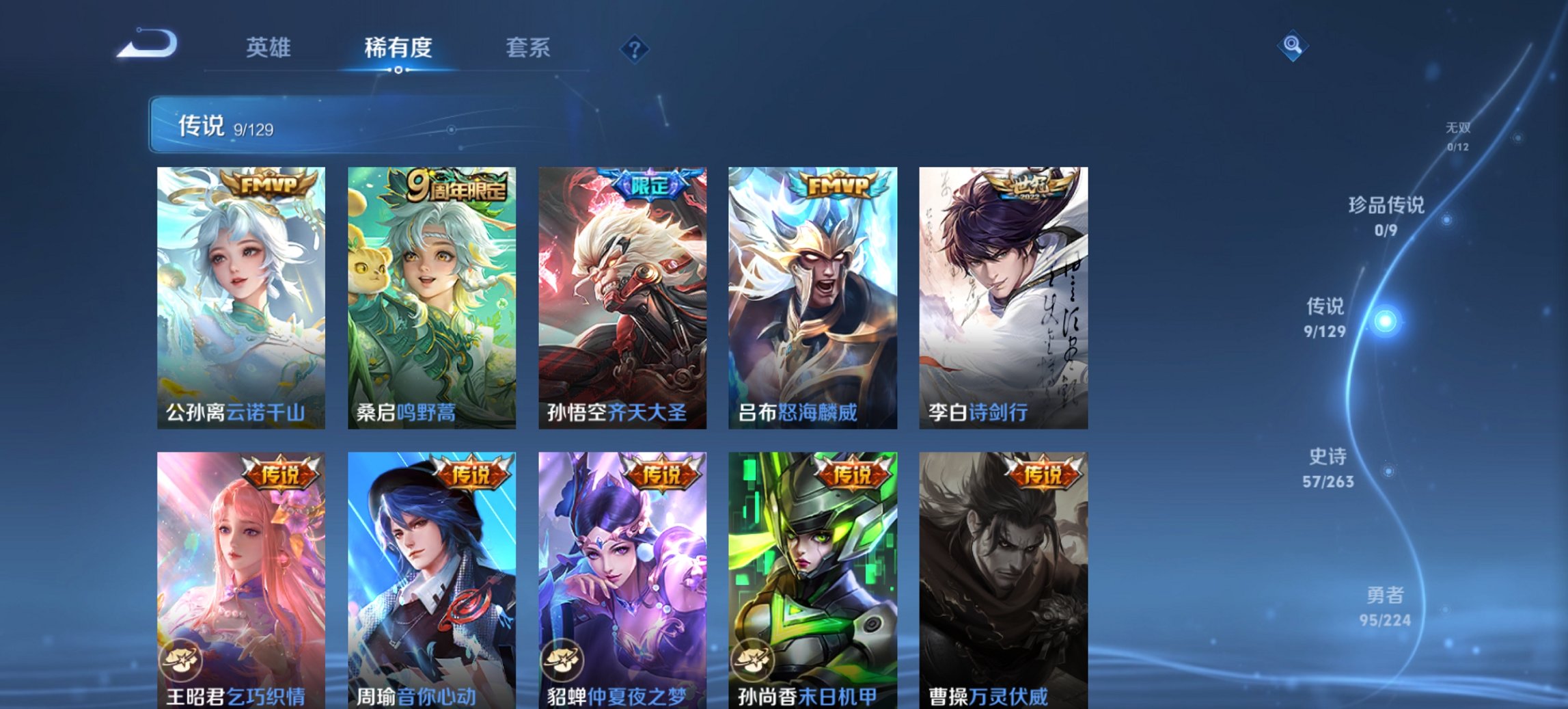
Task: Click the help question mark icon
Action: 634,48
